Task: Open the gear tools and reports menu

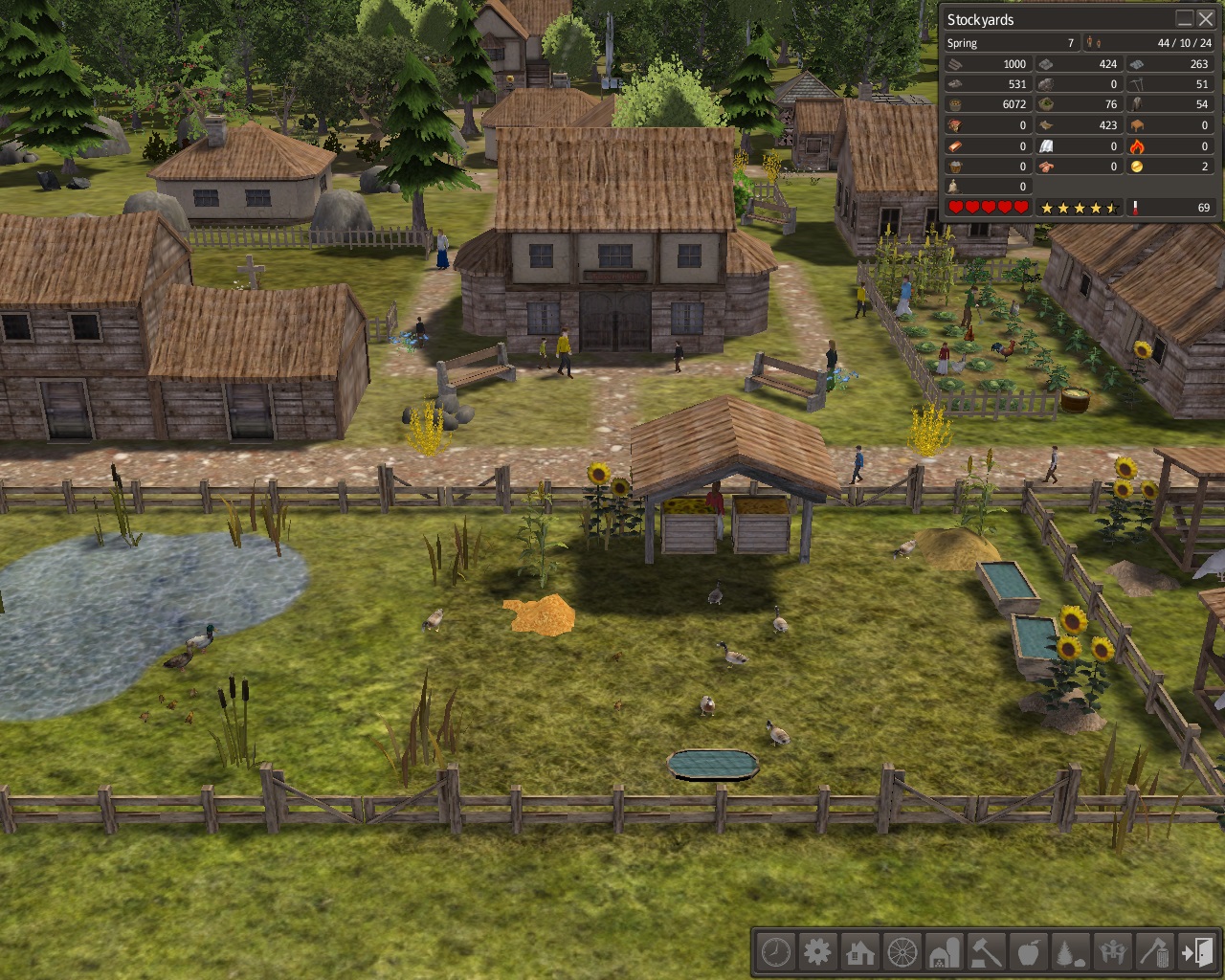Action: 817,952
